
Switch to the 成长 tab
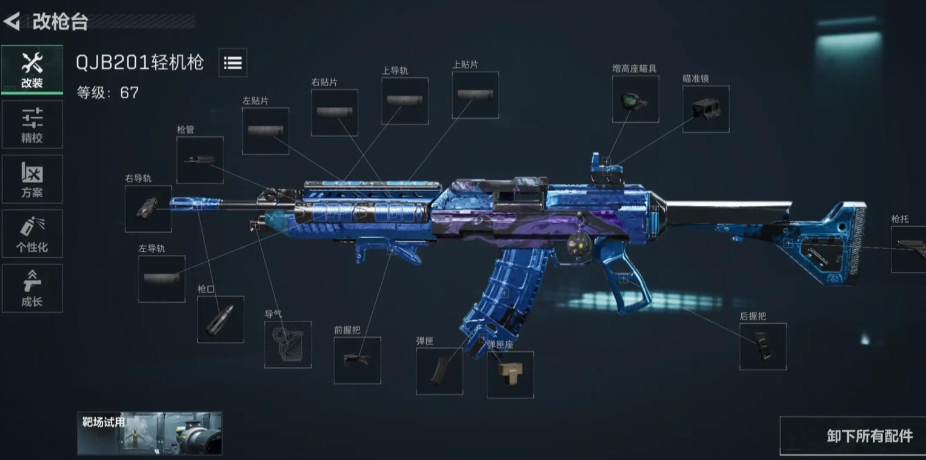[32, 288]
